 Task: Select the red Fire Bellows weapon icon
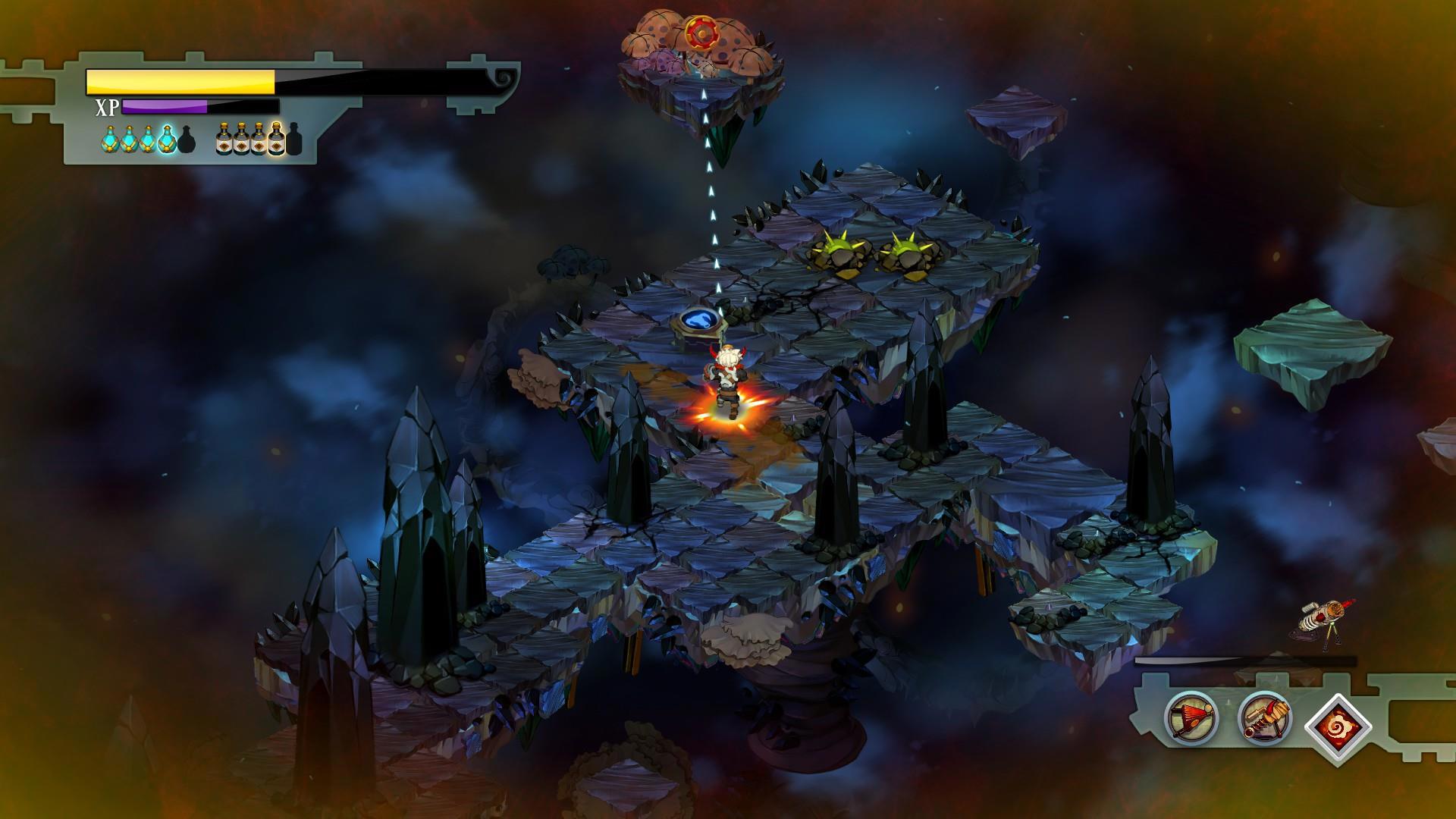(1191, 717)
